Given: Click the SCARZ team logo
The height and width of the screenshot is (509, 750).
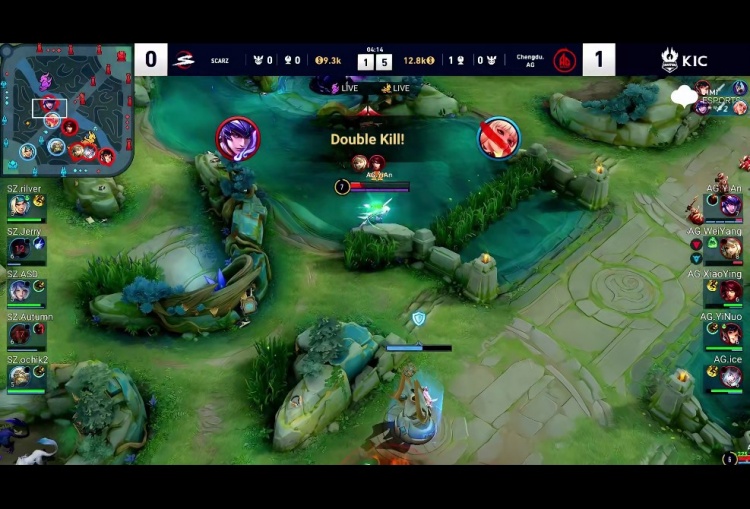Looking at the screenshot, I should click(184, 60).
